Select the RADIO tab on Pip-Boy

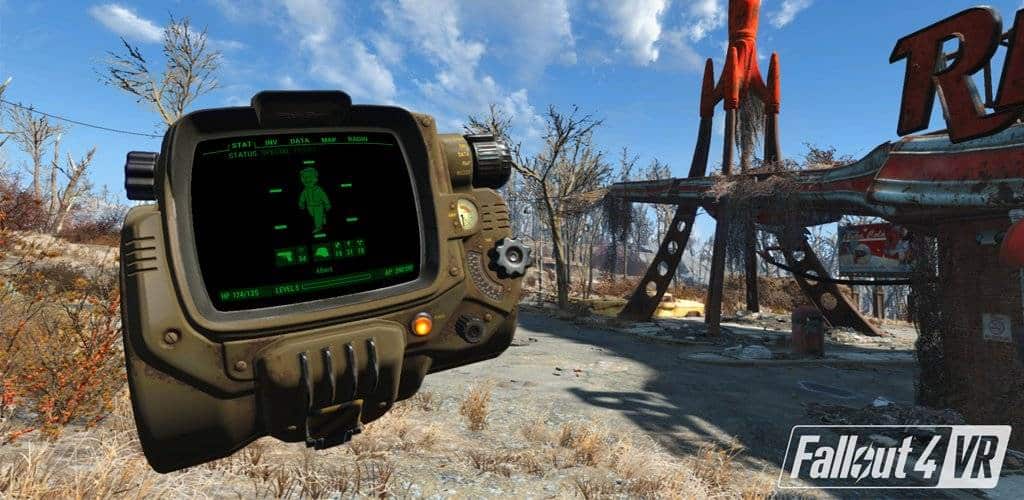click(x=357, y=140)
